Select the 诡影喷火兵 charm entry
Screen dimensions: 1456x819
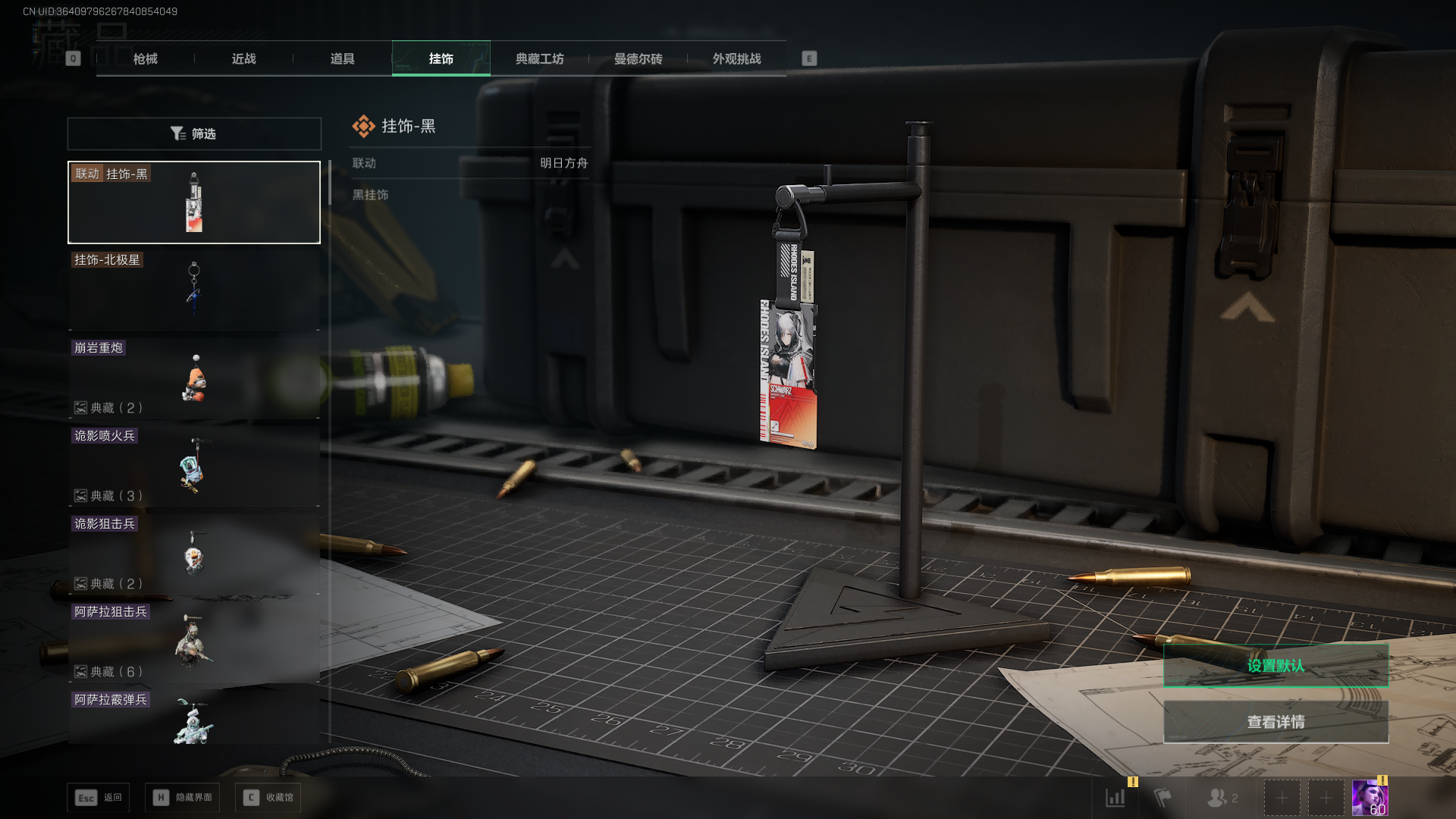[194, 466]
